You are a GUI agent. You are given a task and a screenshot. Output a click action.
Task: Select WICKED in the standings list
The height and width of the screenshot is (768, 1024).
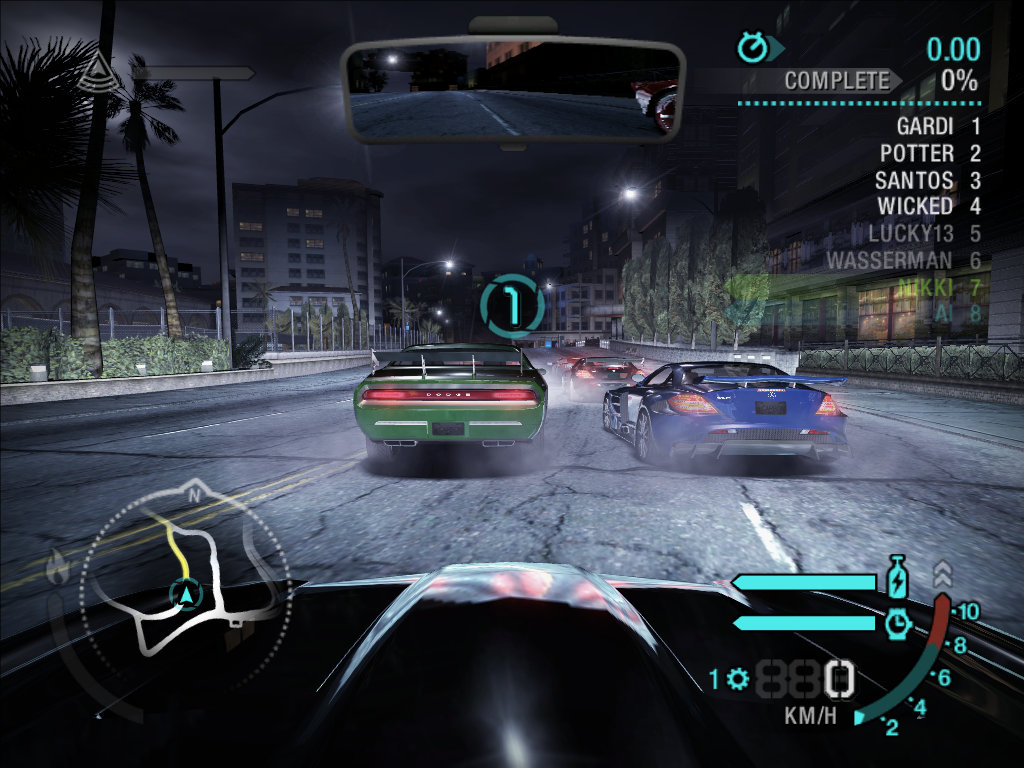coord(914,207)
